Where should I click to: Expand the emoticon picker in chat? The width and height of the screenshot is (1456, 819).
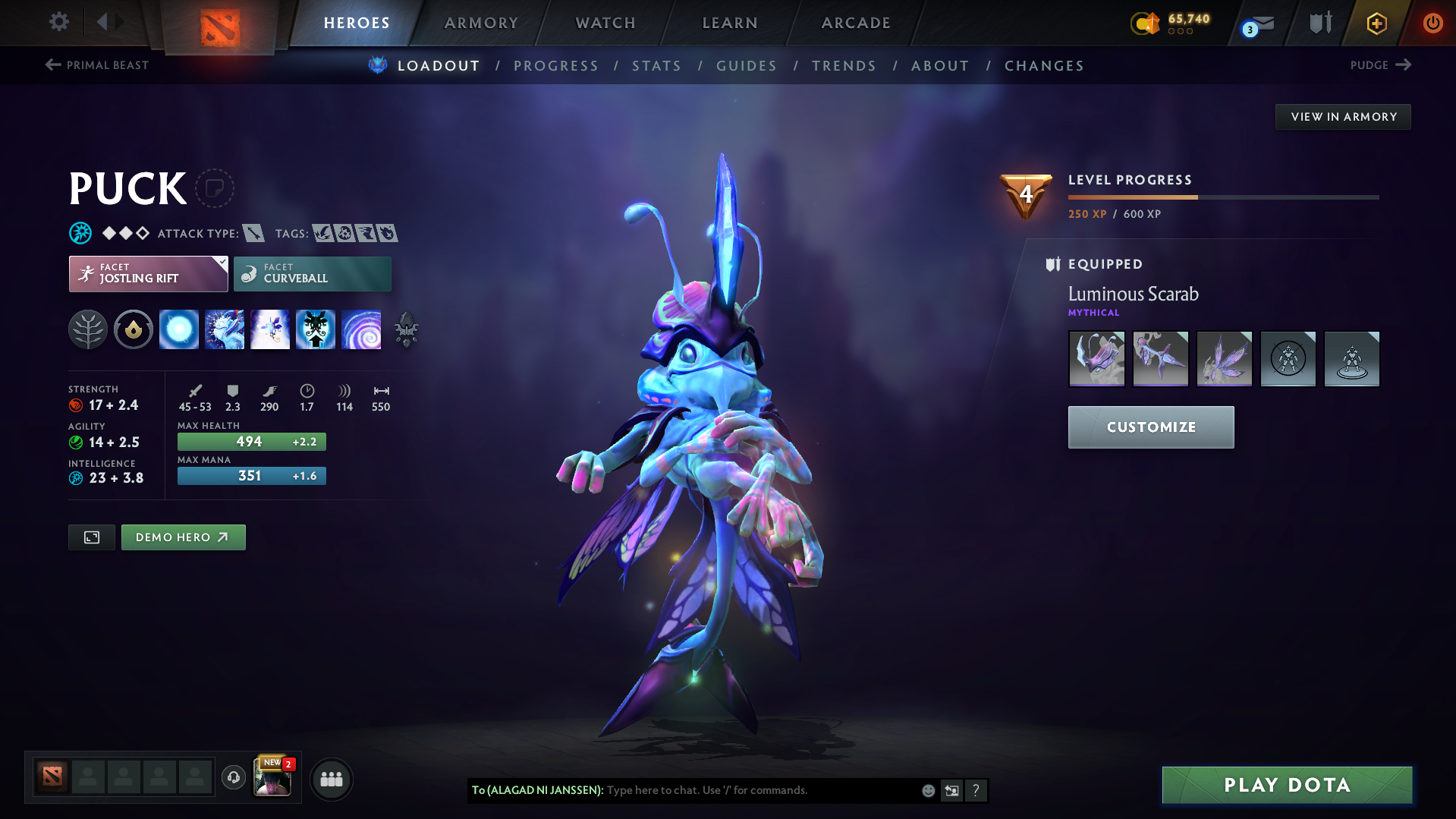click(927, 790)
